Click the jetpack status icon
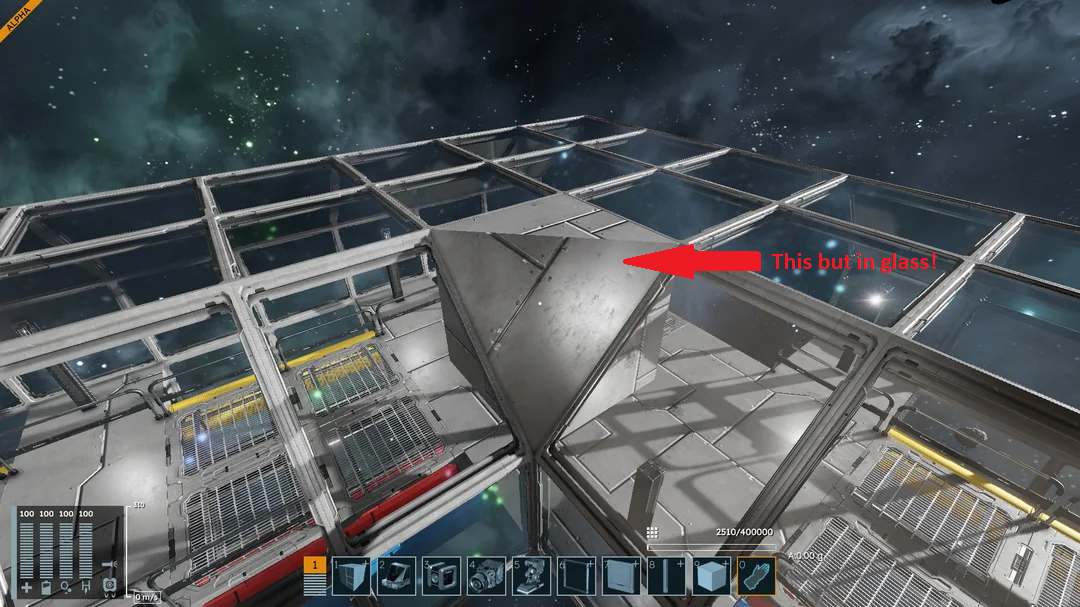This screenshot has height=607, width=1080. [x=110, y=585]
